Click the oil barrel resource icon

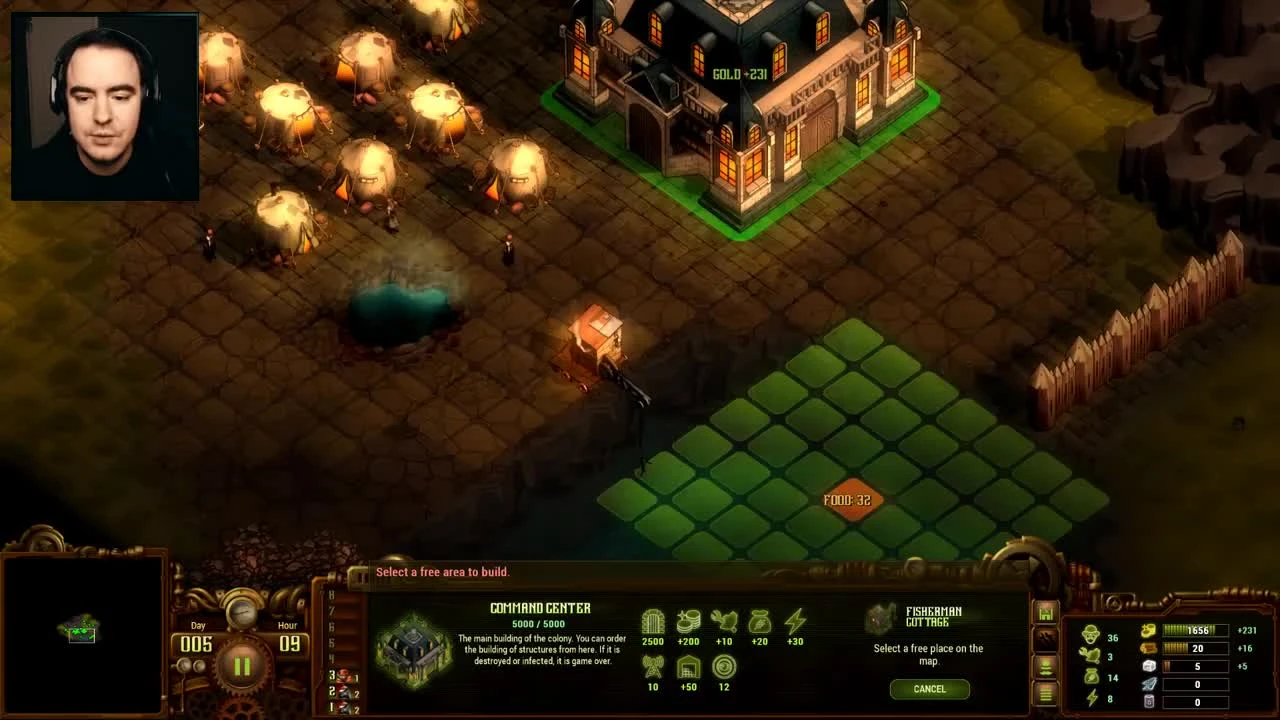click(x=1148, y=702)
